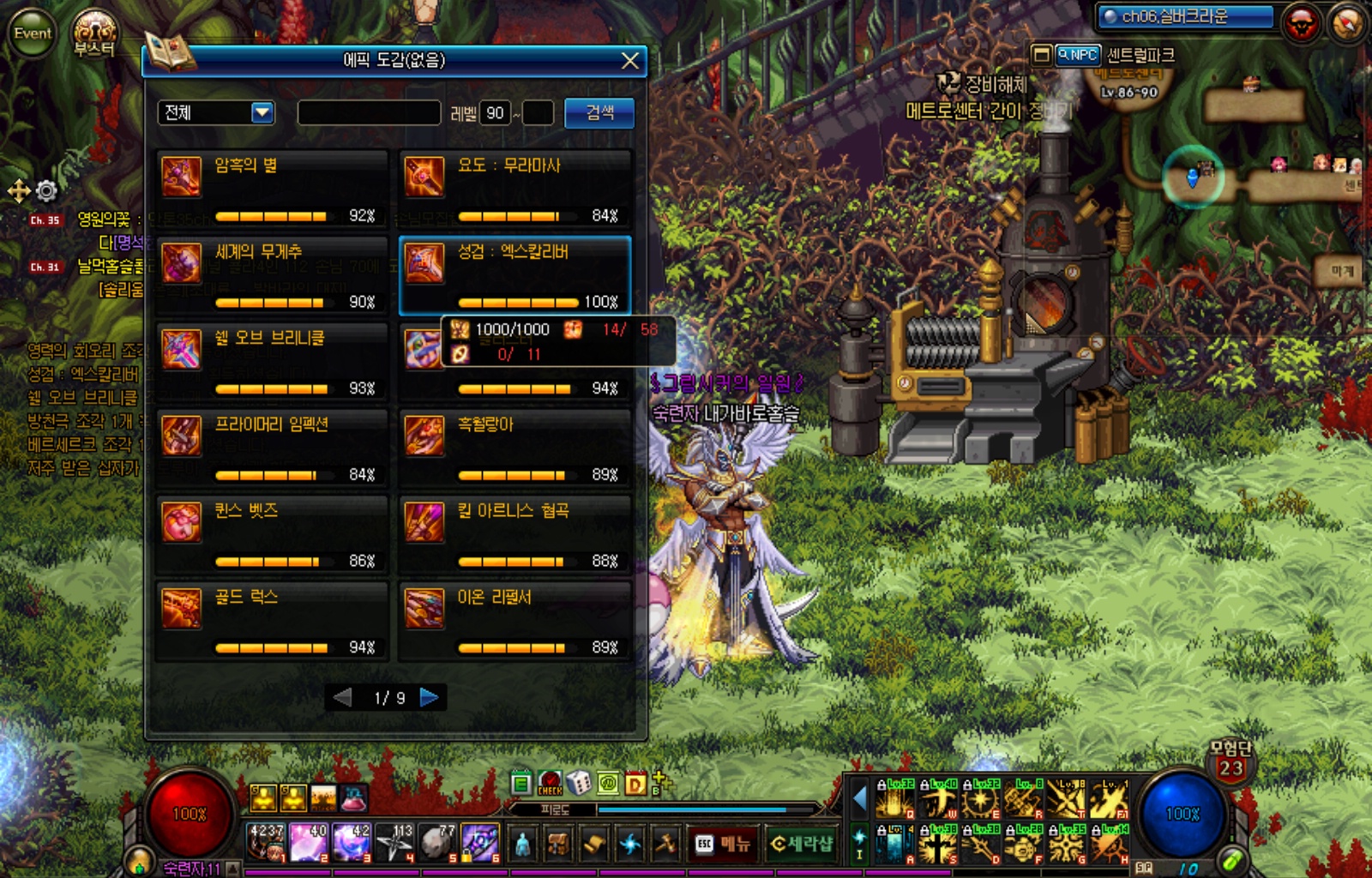Go to the next encyclopedia page

(430, 698)
